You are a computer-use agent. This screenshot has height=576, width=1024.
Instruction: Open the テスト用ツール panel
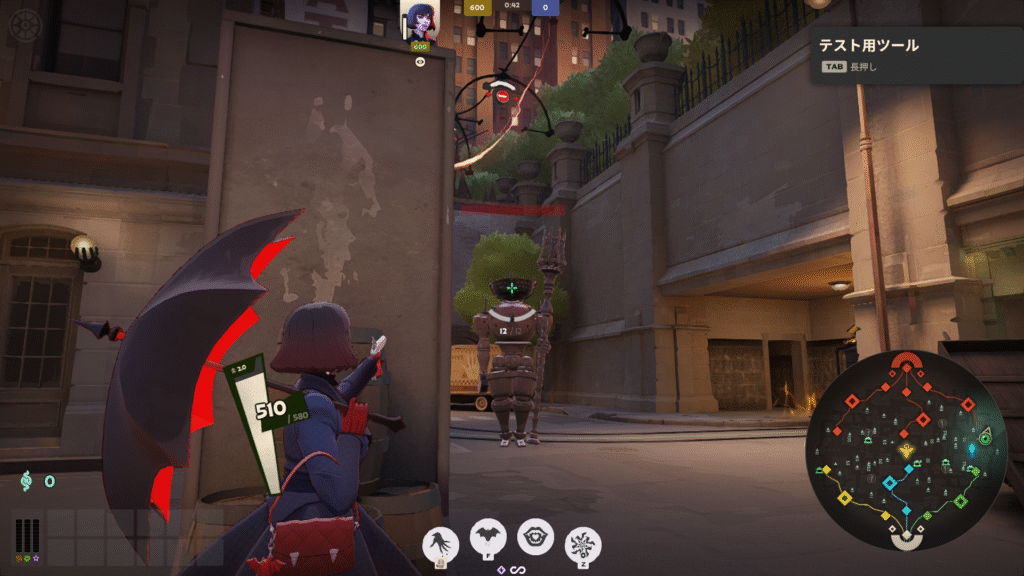click(x=914, y=53)
